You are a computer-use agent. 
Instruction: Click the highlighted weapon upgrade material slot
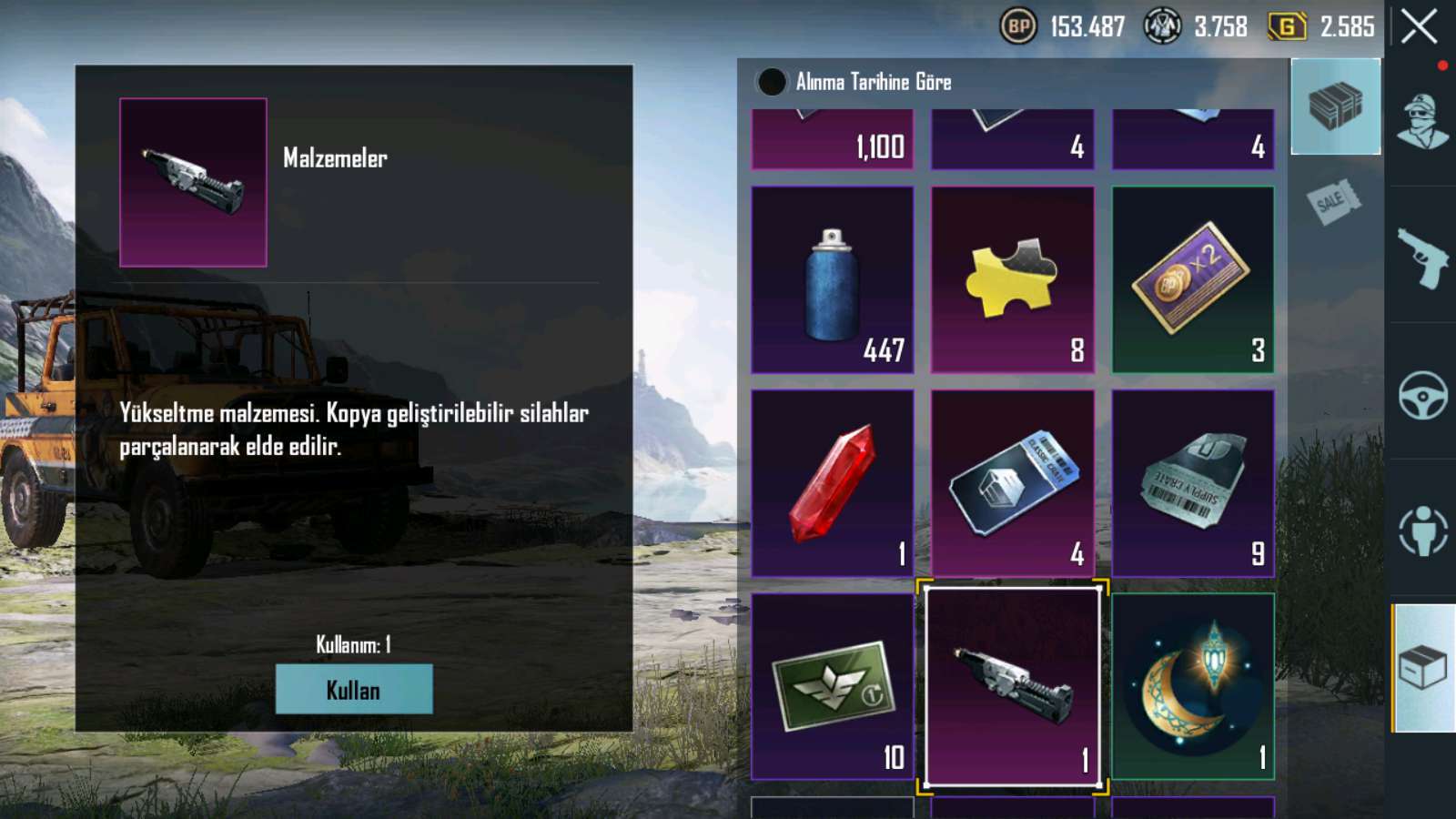click(1012, 687)
